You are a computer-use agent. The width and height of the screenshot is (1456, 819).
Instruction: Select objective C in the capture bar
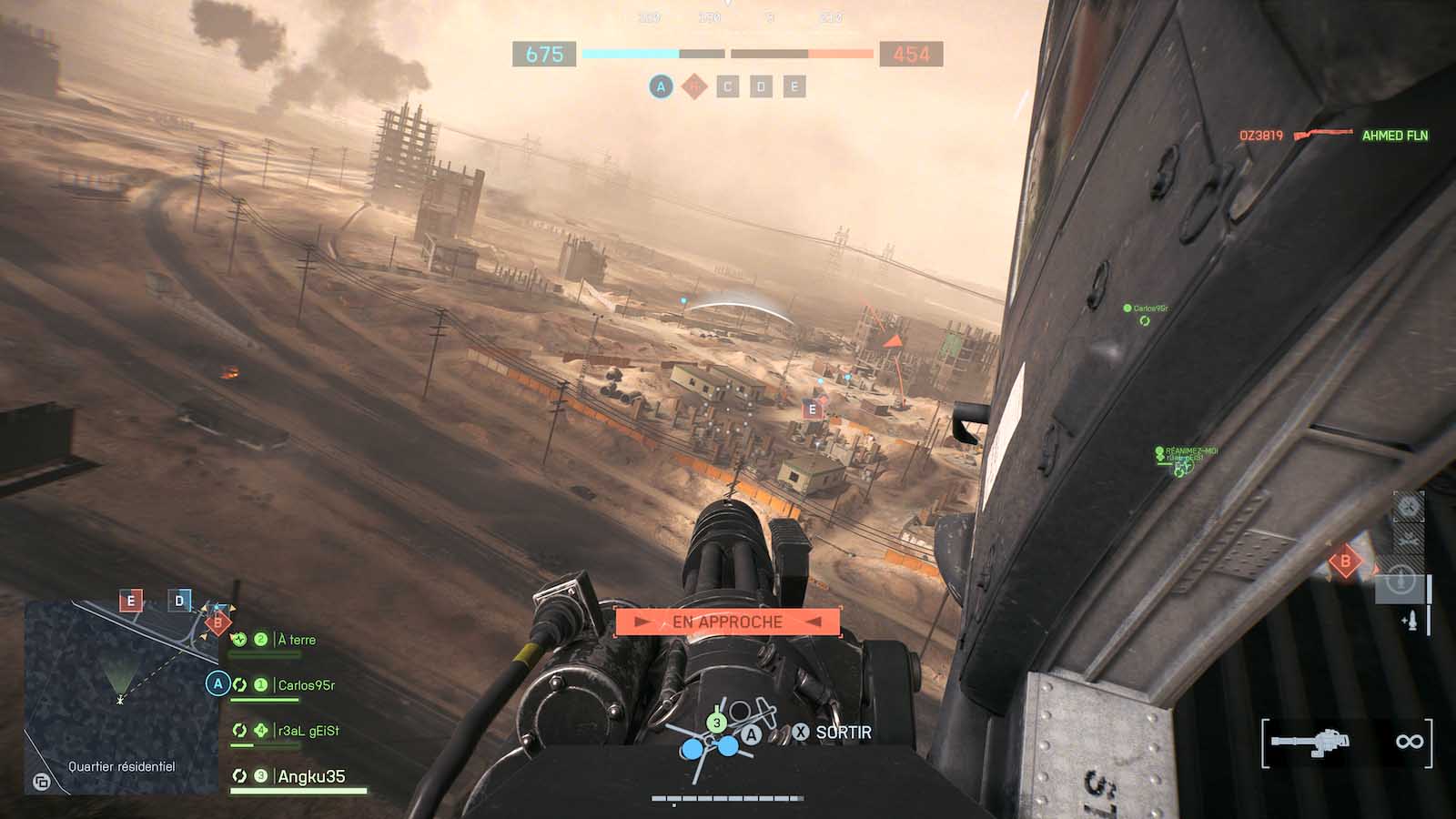tap(727, 87)
